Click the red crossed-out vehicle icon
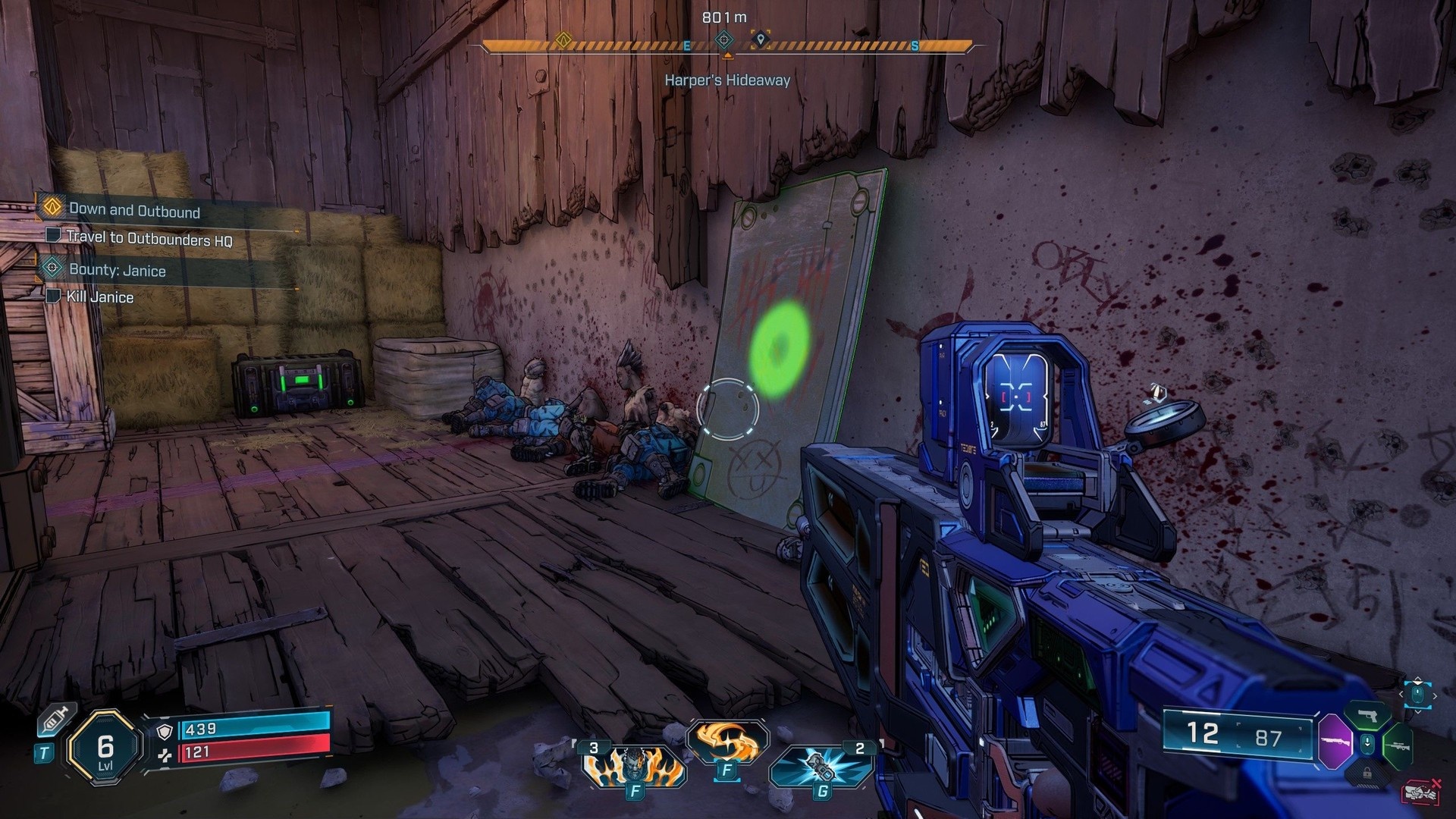This screenshot has height=819, width=1456. pos(1421,792)
